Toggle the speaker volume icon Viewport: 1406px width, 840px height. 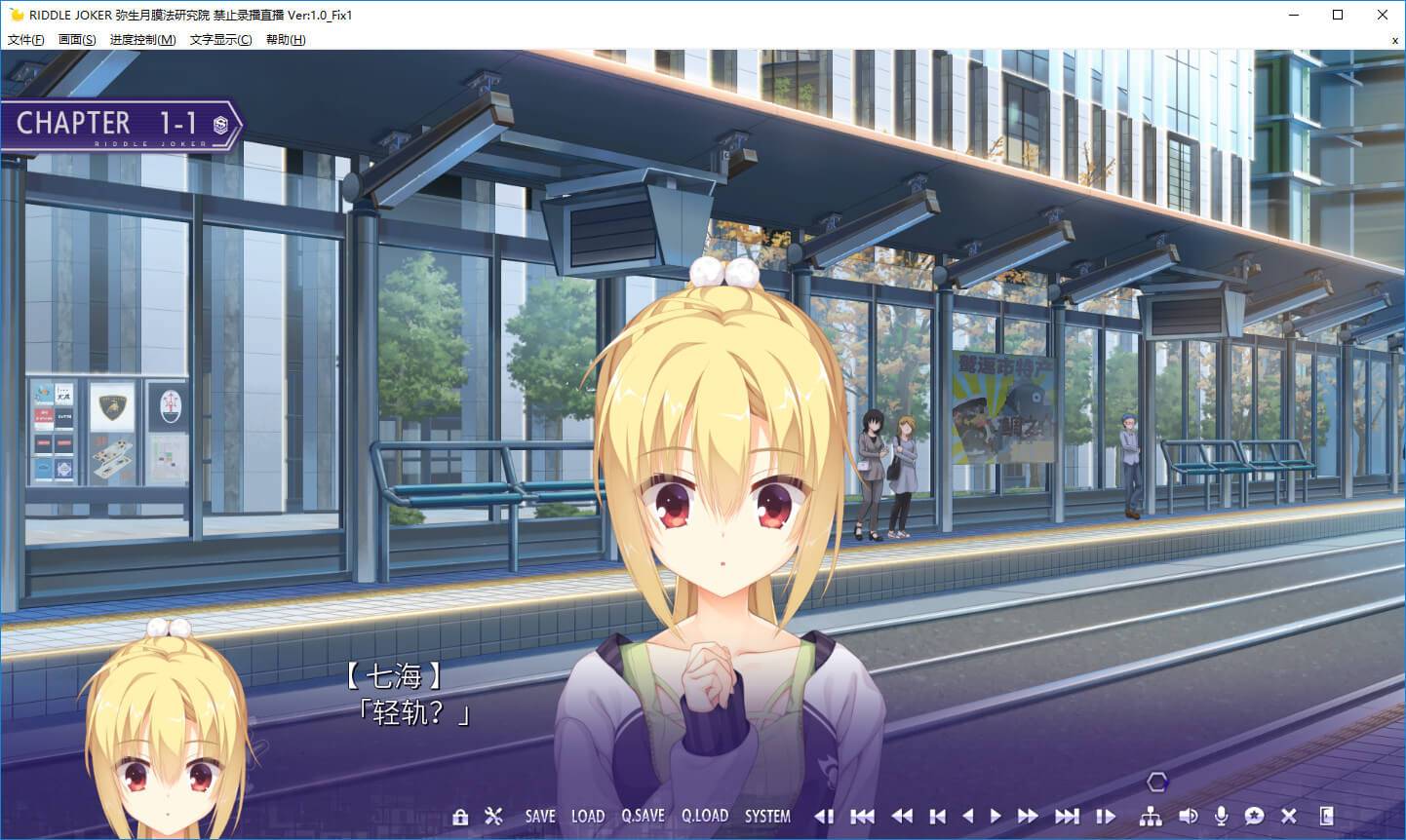click(x=1188, y=817)
